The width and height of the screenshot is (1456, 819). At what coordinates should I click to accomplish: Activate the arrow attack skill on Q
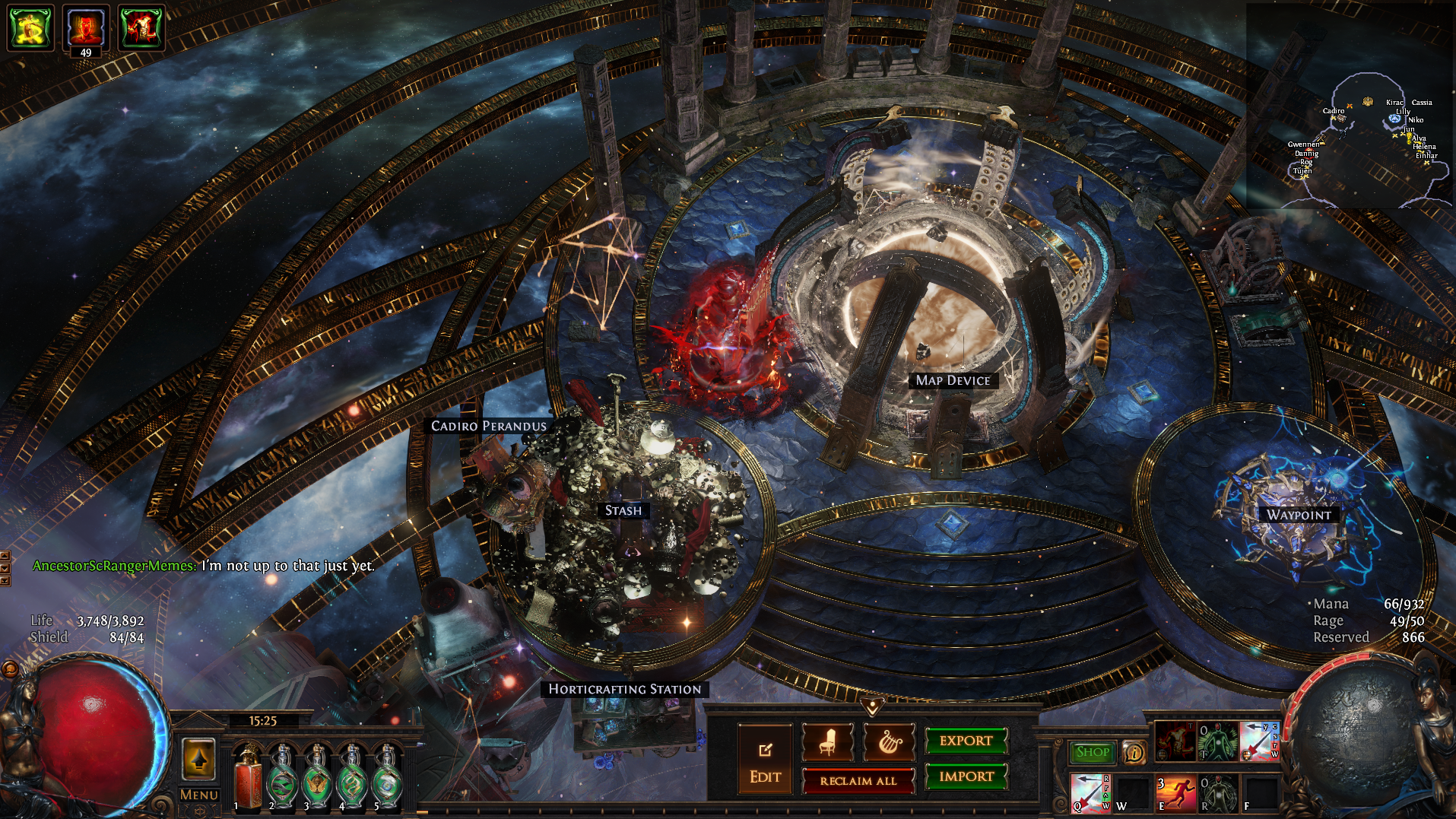tap(1090, 793)
